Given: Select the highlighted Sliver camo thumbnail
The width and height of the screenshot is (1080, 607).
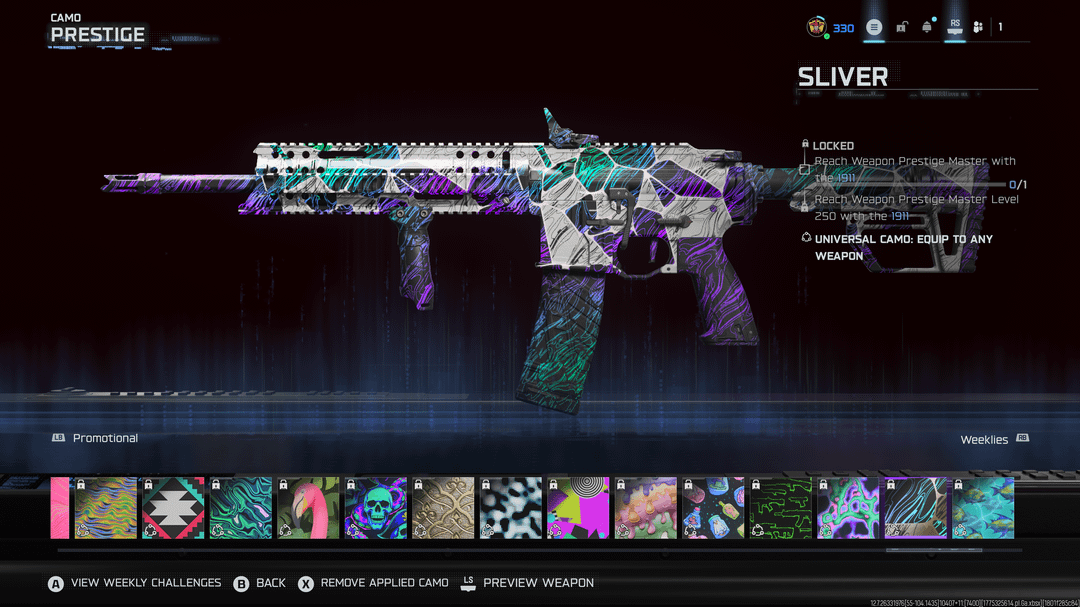Looking at the screenshot, I should (916, 508).
